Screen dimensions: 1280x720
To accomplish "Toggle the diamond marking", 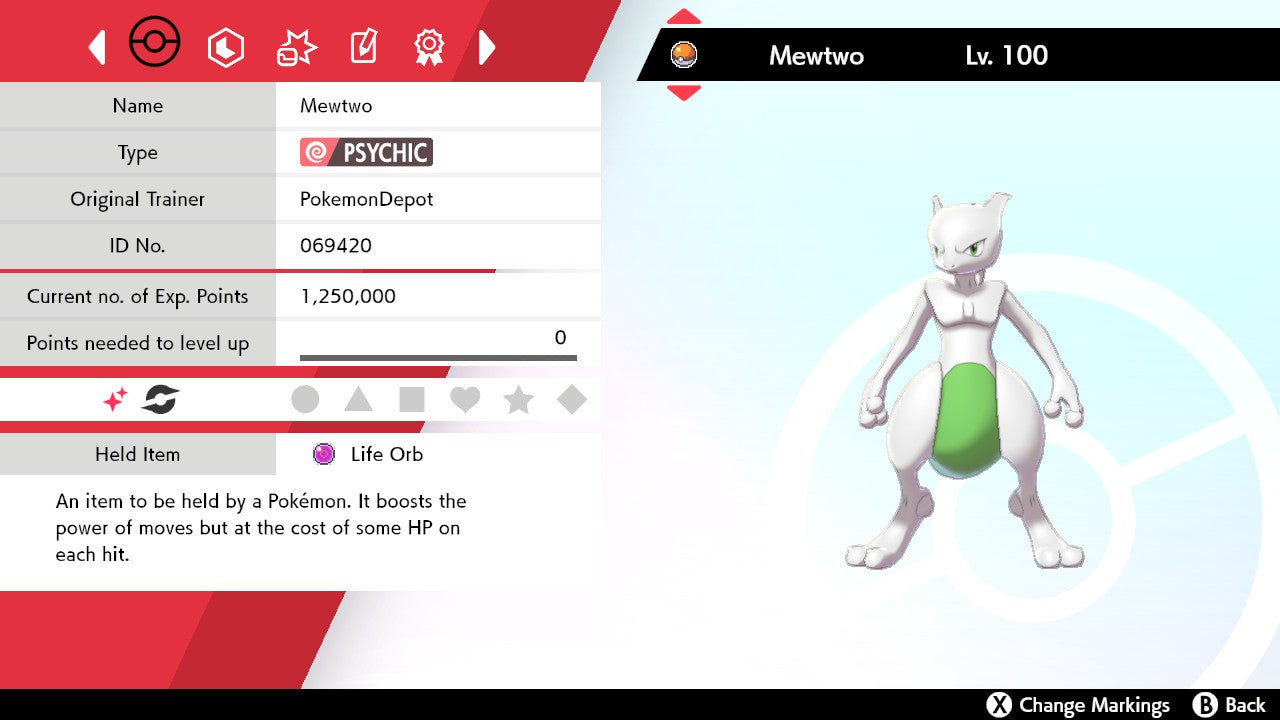I will 572,400.
